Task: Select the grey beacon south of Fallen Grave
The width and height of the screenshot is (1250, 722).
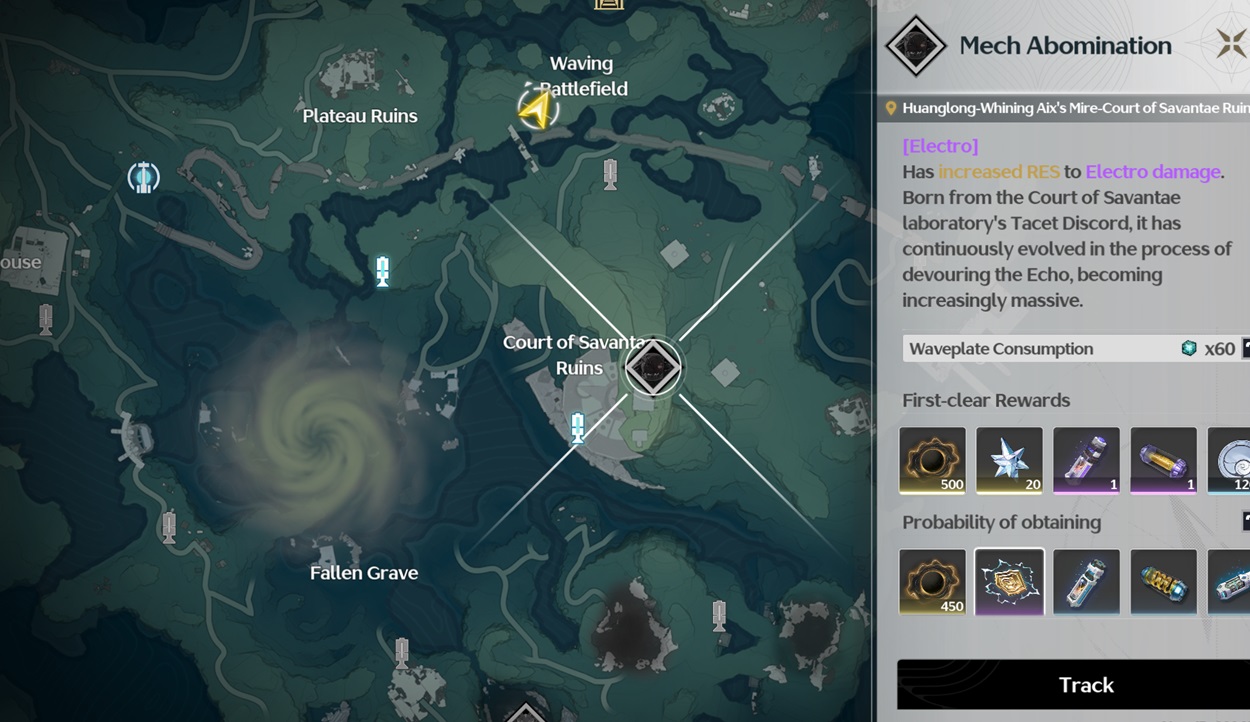Action: point(402,653)
